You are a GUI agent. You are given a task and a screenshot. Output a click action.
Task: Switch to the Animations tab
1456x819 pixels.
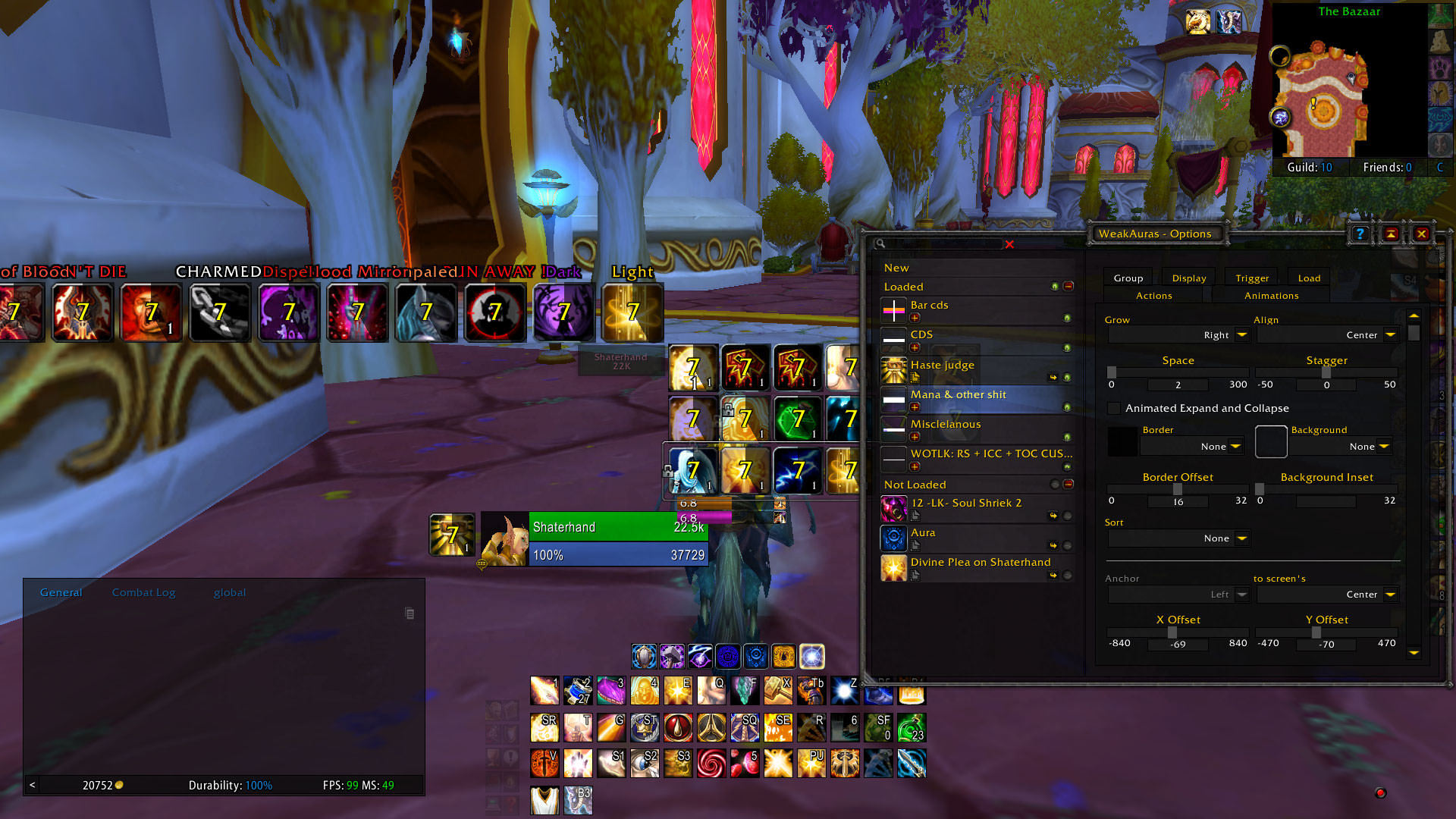1269,295
